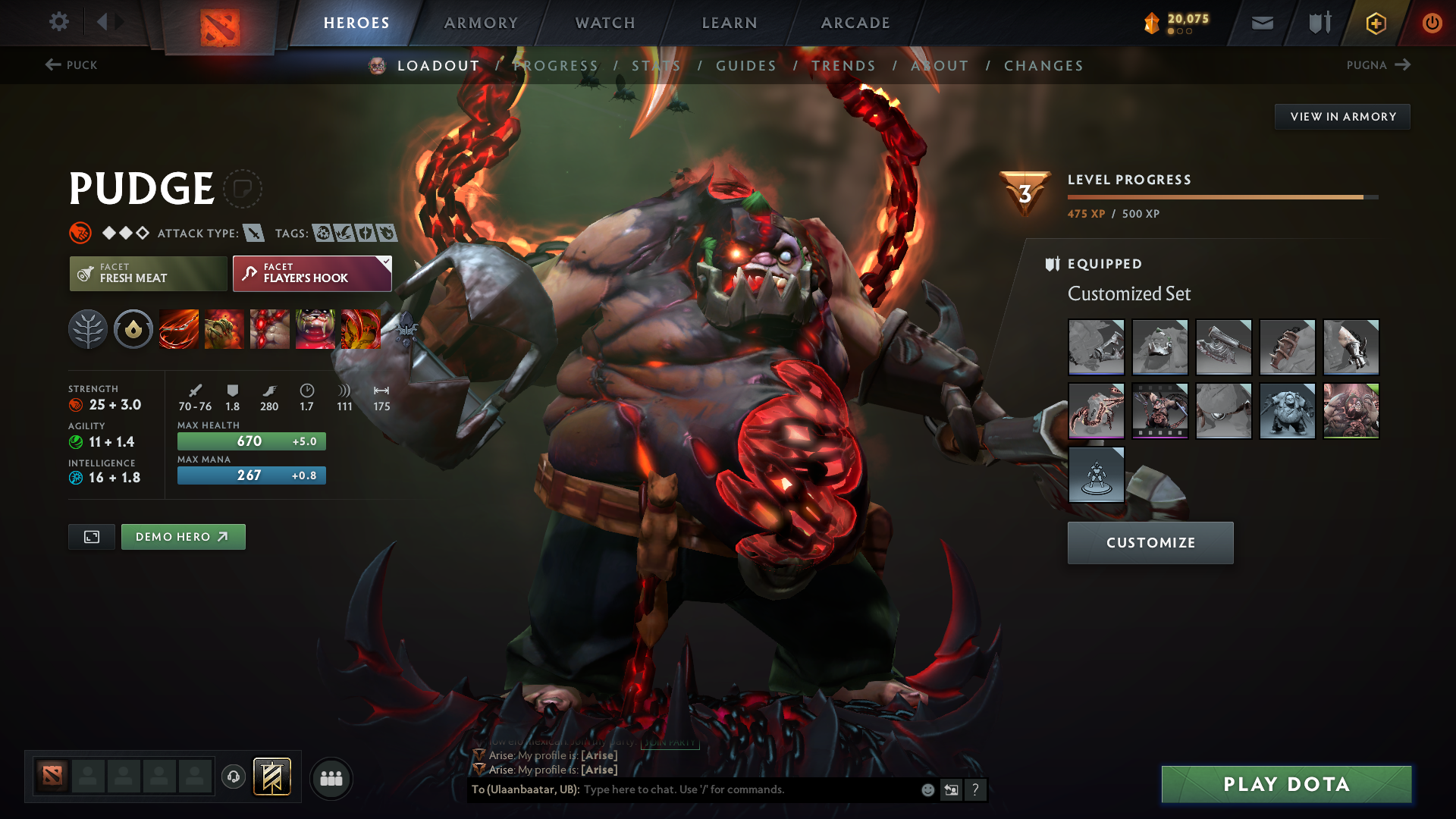The image size is (1456, 819).
Task: Uncheck the Flayer's Hook facet checkbox
Action: (x=384, y=263)
